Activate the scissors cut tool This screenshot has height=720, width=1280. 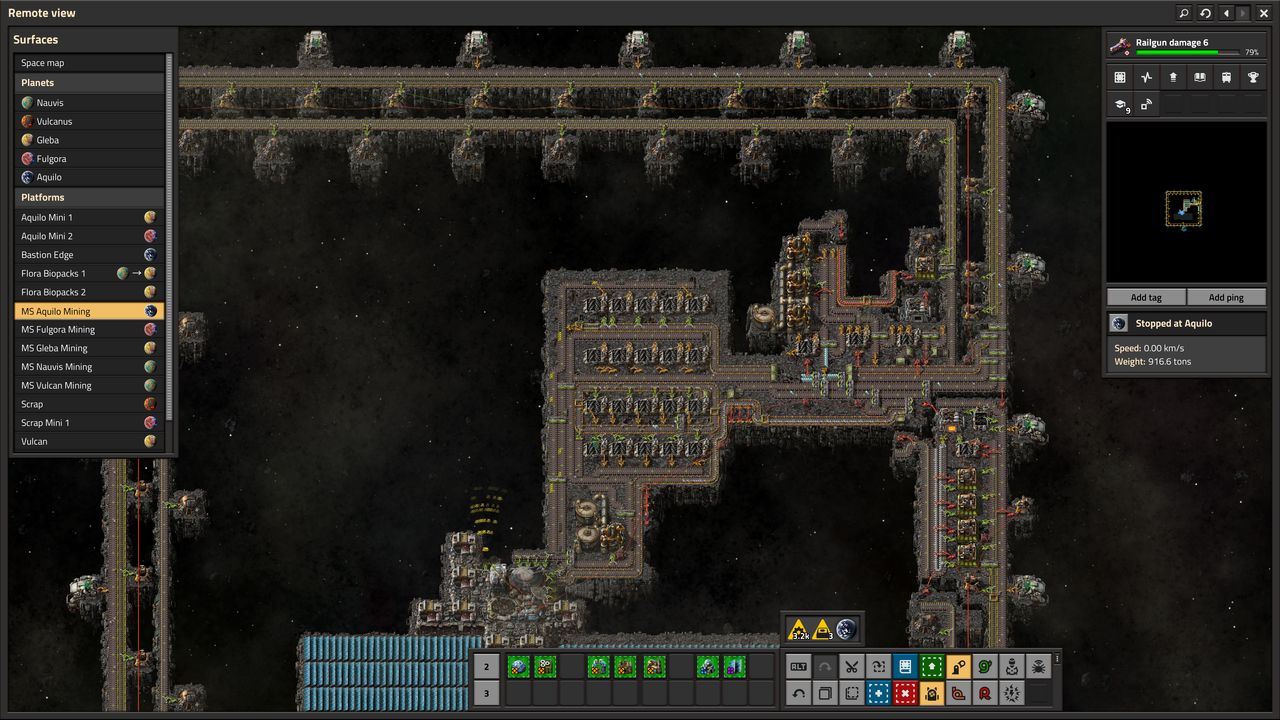coord(851,666)
